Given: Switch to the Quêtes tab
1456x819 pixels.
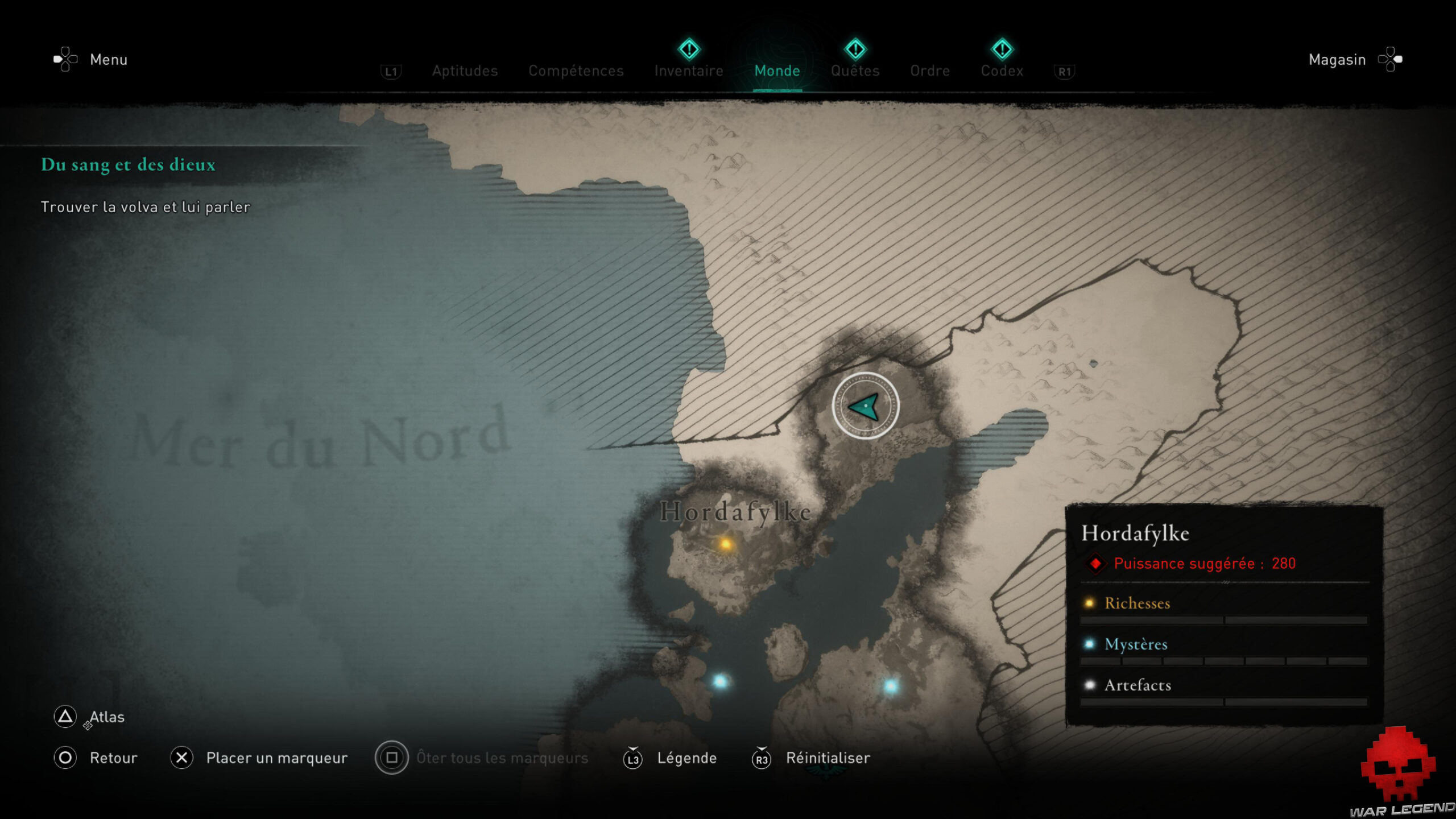Looking at the screenshot, I should [855, 71].
